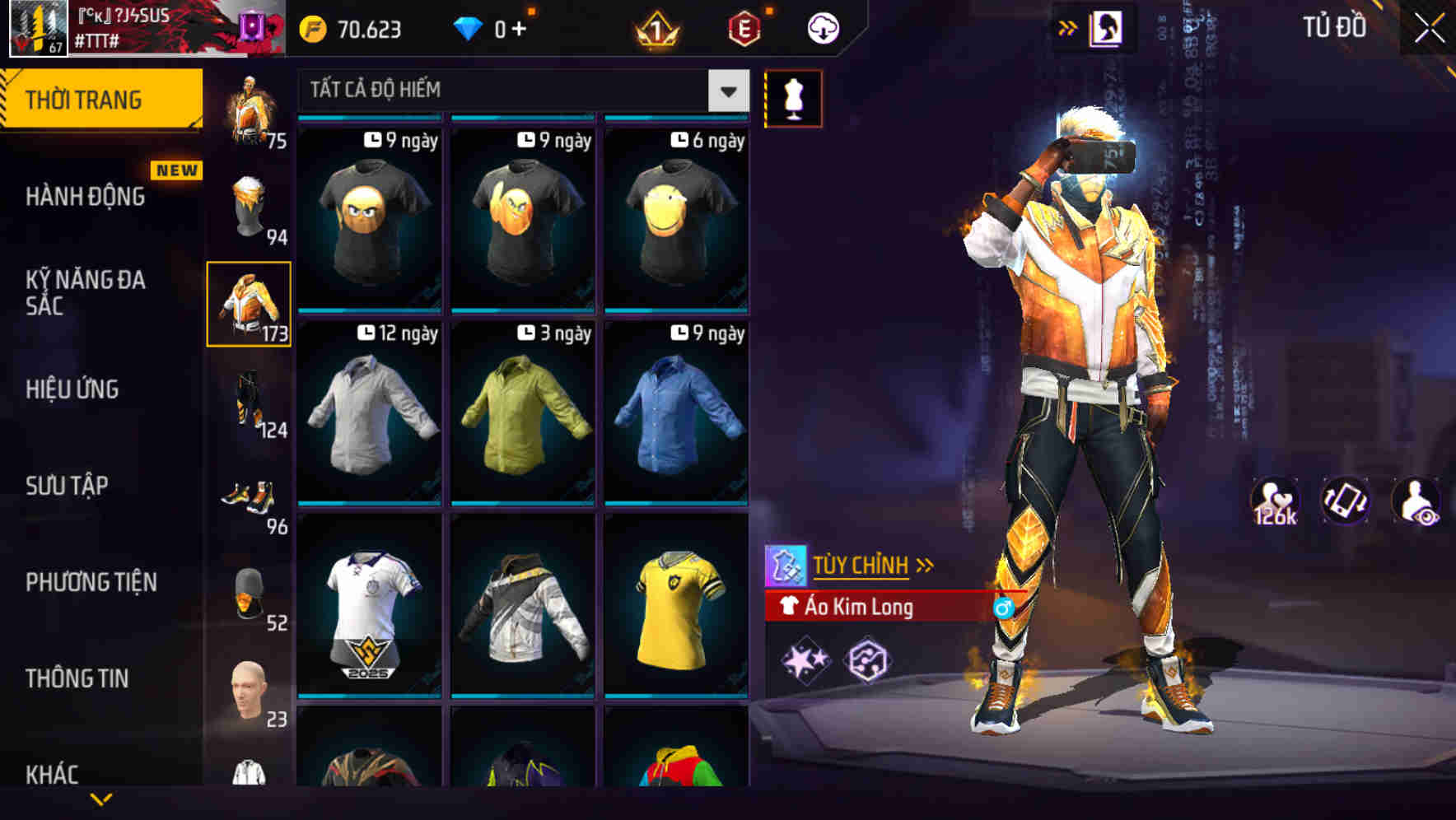Open the wardrobe character icon near top right
The height and width of the screenshot is (820, 1456).
tap(1106, 26)
